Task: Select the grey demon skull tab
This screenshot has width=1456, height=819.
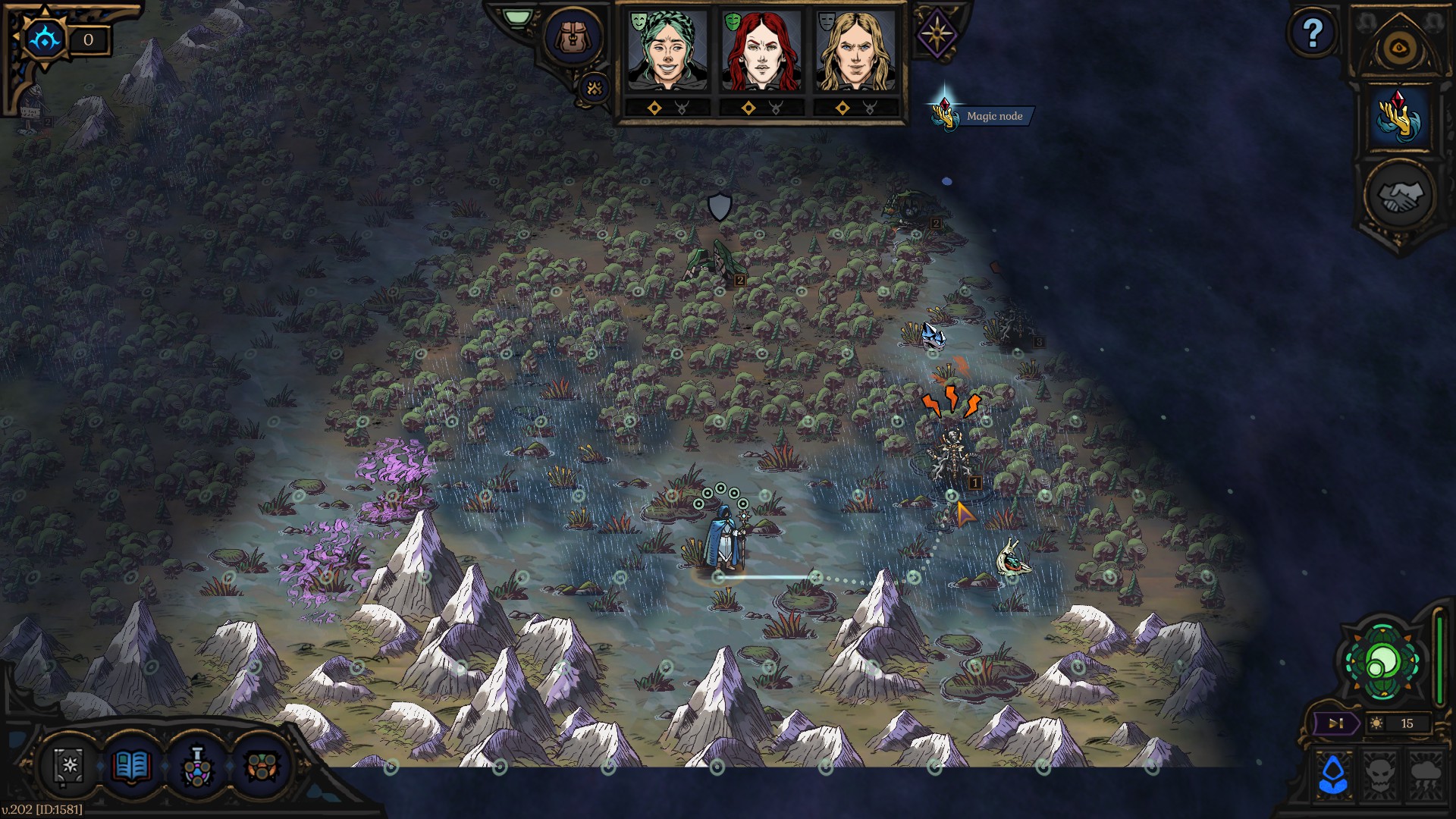Action: (1379, 774)
